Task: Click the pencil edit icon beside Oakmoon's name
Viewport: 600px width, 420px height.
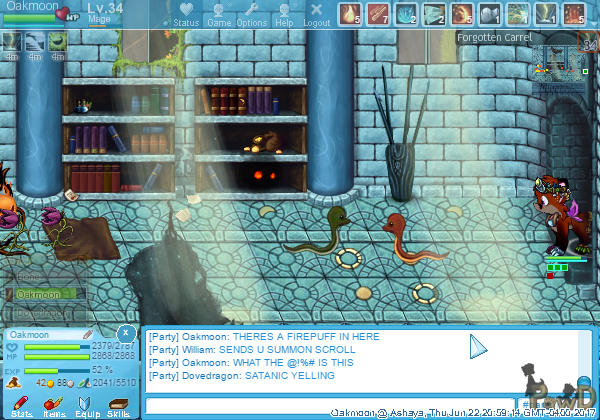Action: coord(87,333)
